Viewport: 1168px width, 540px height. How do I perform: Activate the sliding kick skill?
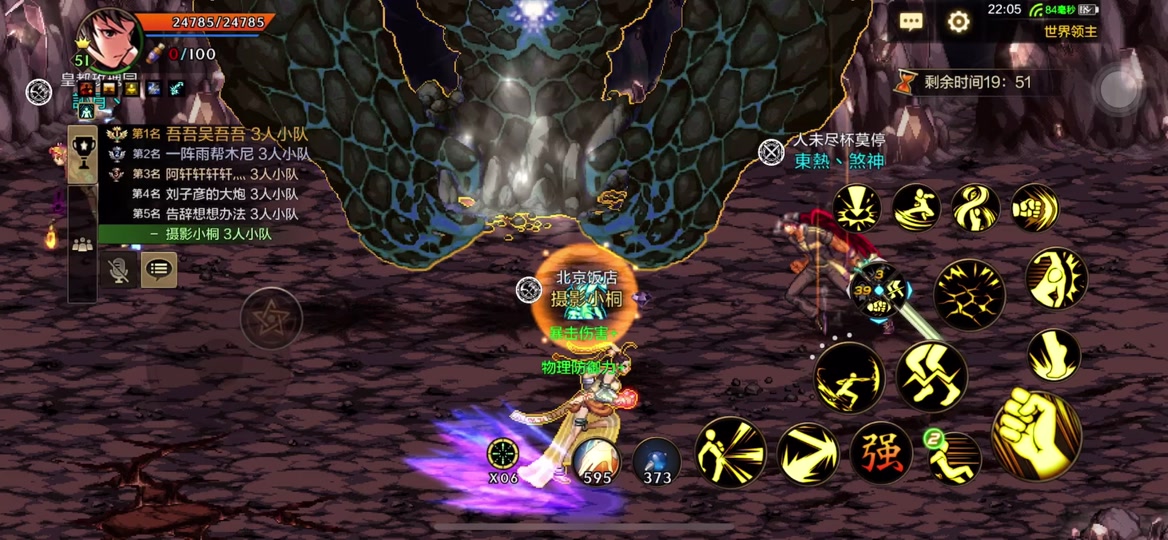(x=916, y=208)
